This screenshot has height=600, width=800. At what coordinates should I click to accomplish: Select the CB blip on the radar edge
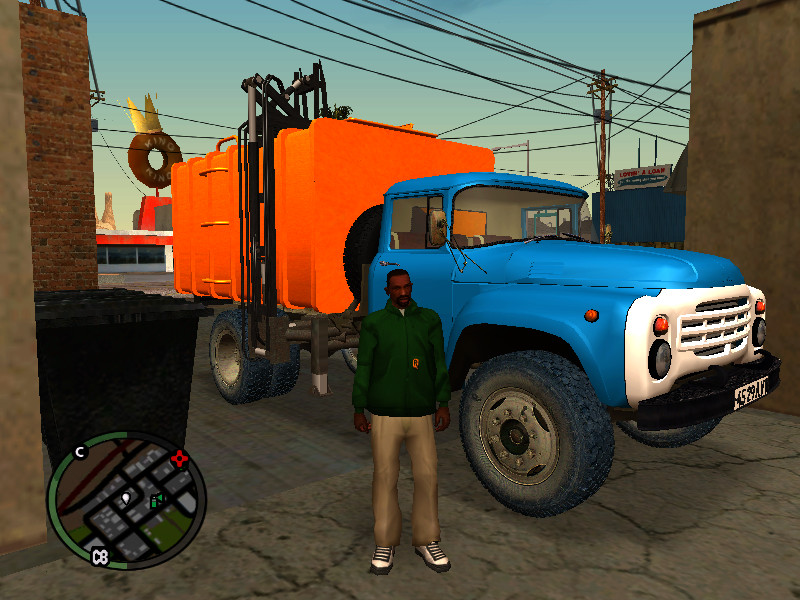tap(99, 556)
